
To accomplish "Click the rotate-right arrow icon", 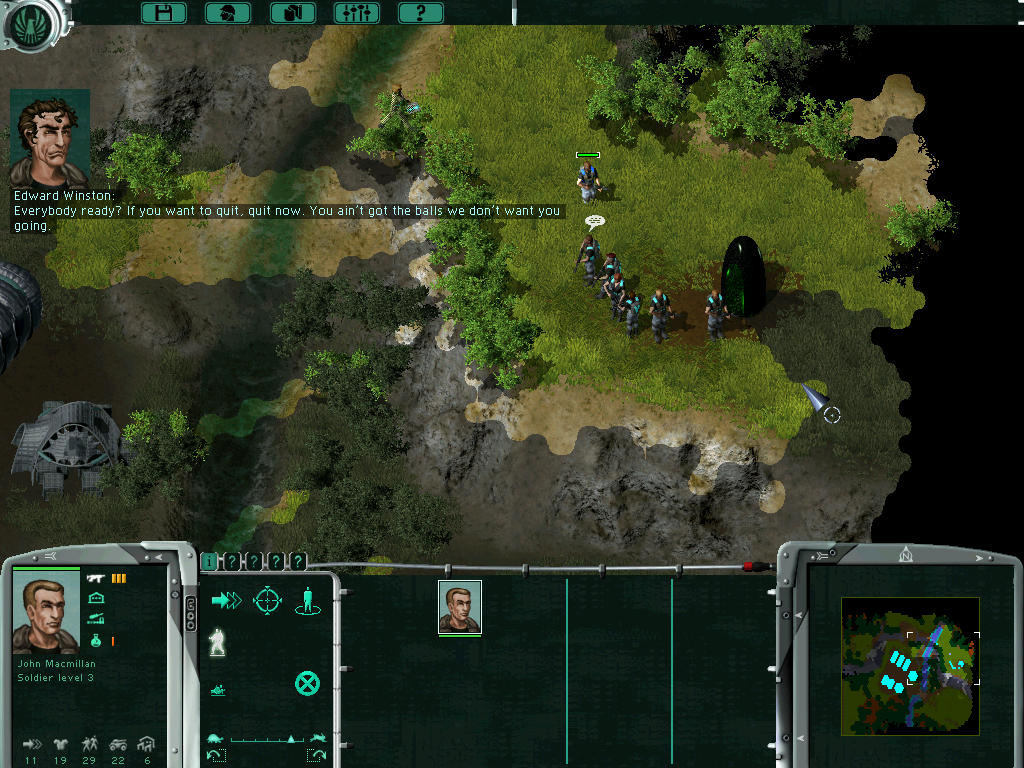I will tap(317, 755).
